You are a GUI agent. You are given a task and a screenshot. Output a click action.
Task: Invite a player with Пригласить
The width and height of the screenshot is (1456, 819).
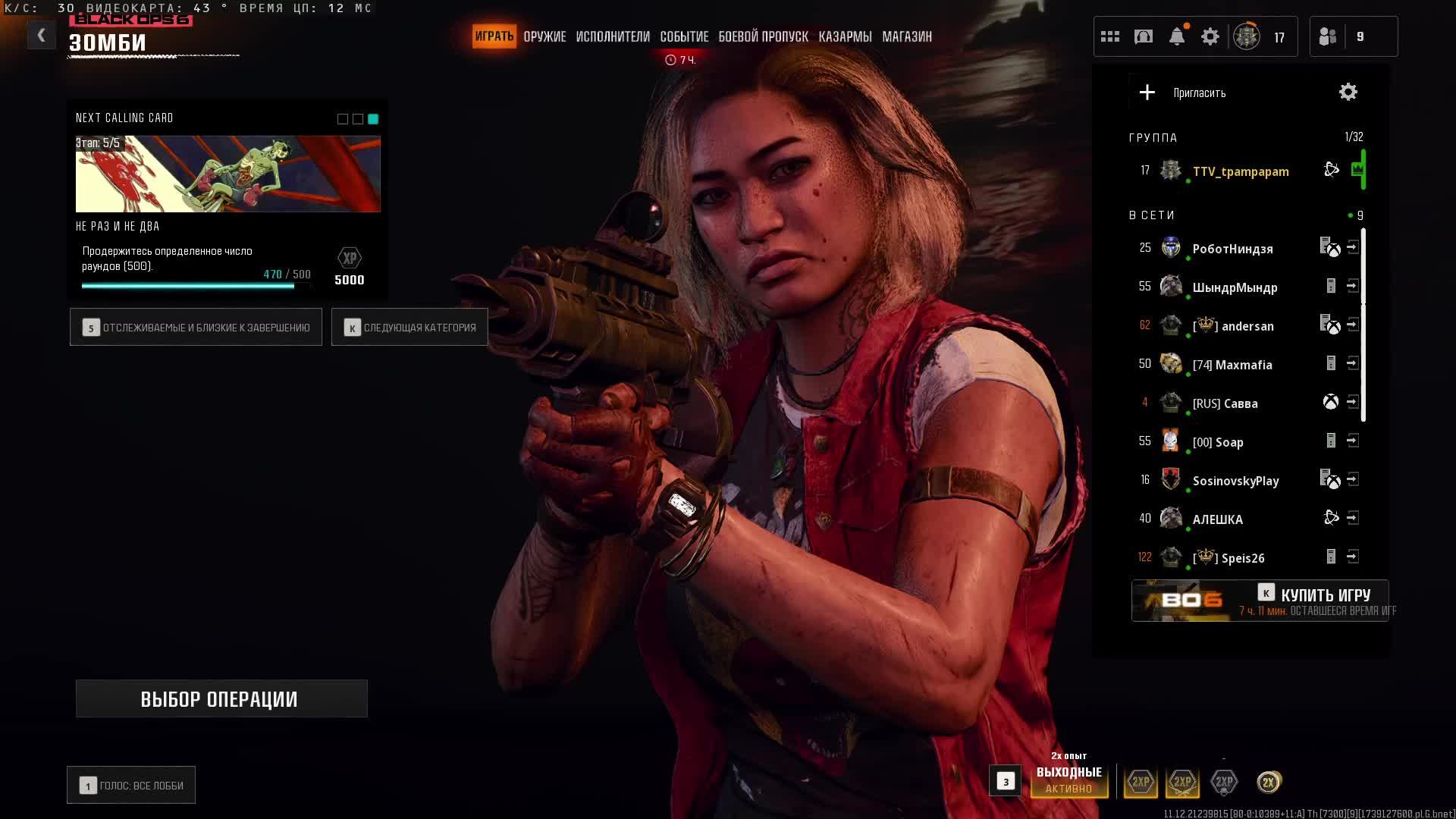pyautogui.click(x=1183, y=93)
